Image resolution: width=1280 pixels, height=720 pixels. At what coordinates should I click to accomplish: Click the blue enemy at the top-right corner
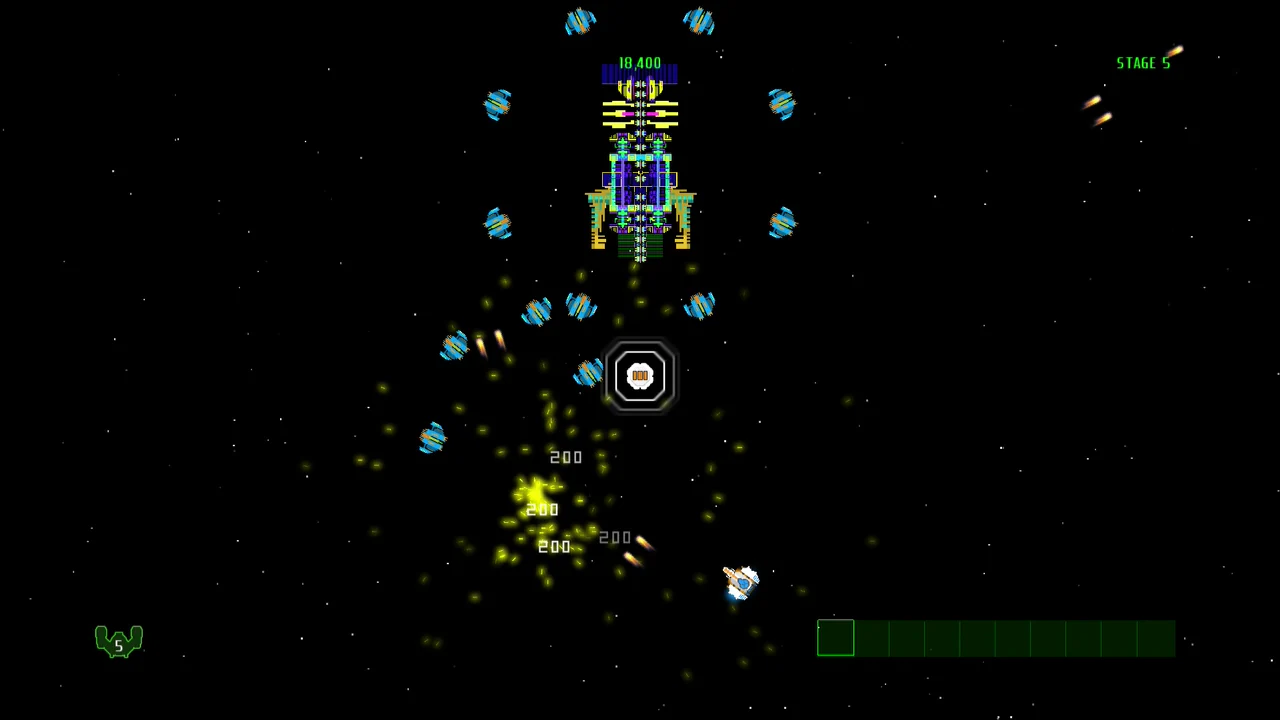click(699, 20)
